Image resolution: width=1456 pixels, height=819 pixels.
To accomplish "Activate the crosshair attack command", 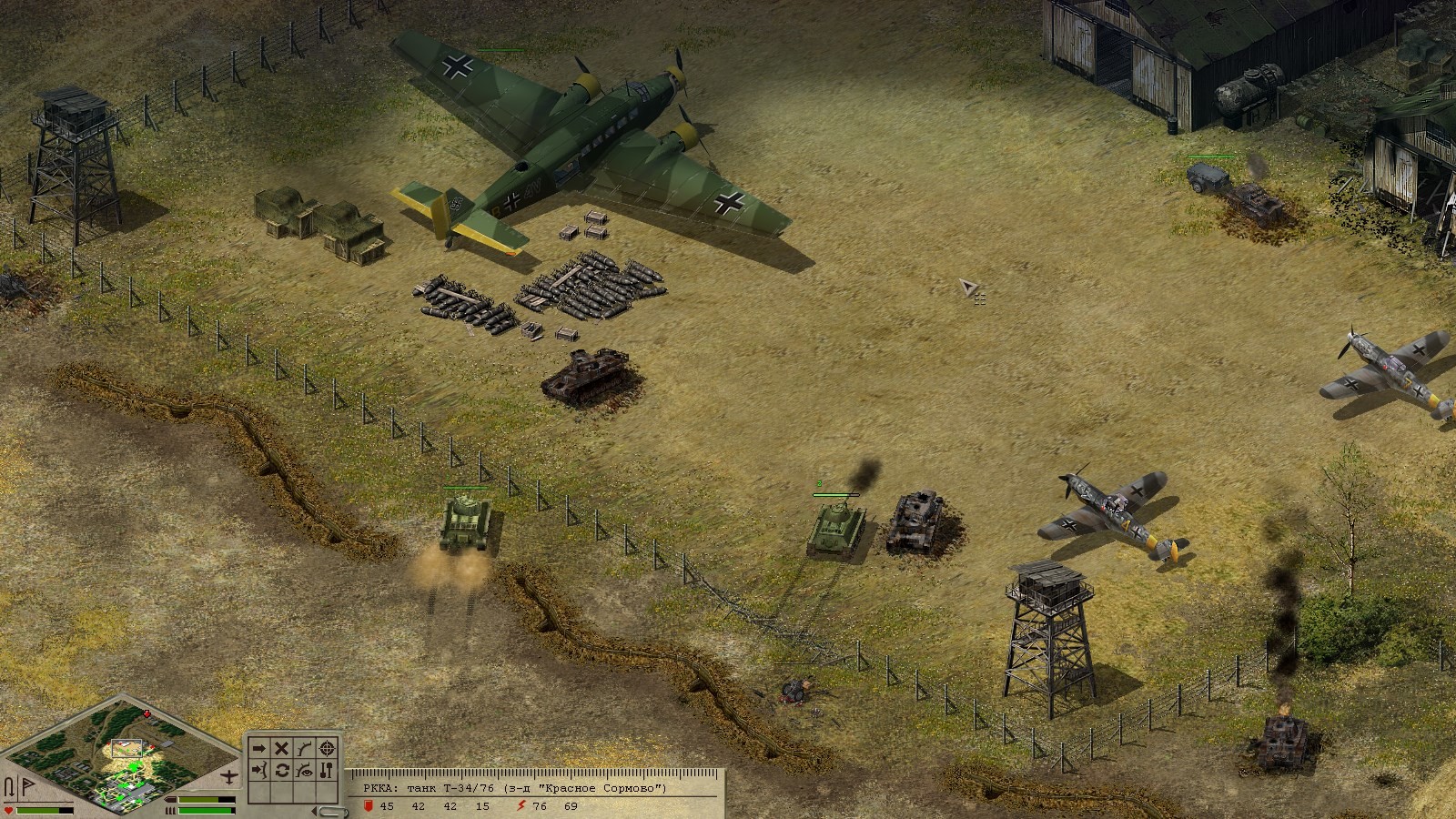I will 328,748.
